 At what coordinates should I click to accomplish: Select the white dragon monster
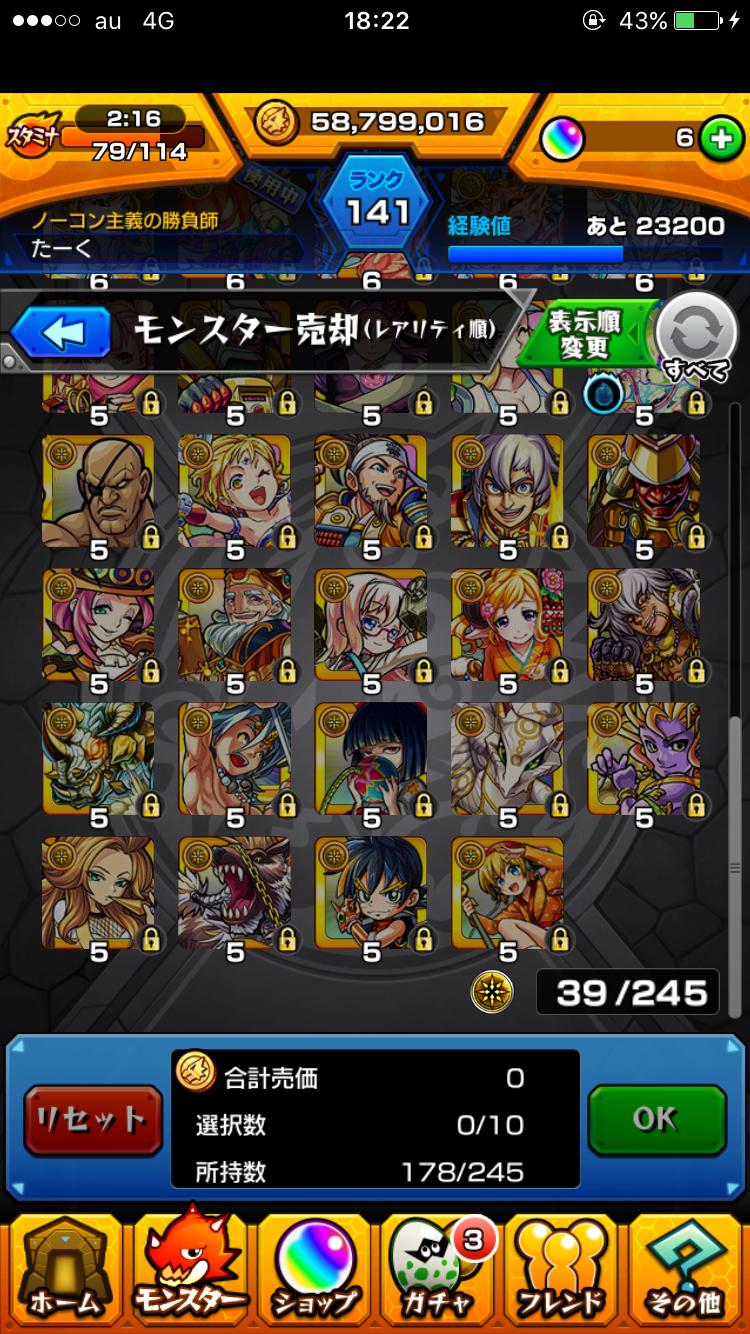pos(507,758)
